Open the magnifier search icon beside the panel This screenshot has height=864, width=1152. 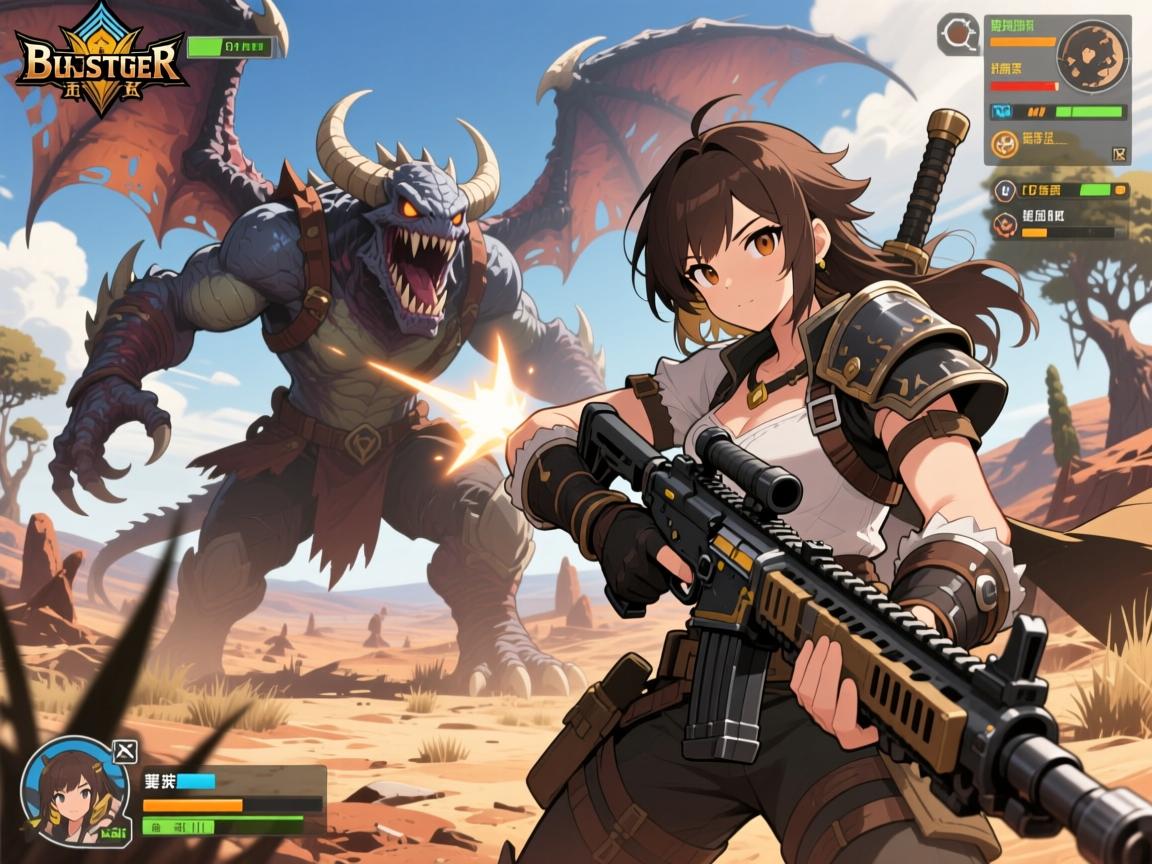[x=958, y=34]
